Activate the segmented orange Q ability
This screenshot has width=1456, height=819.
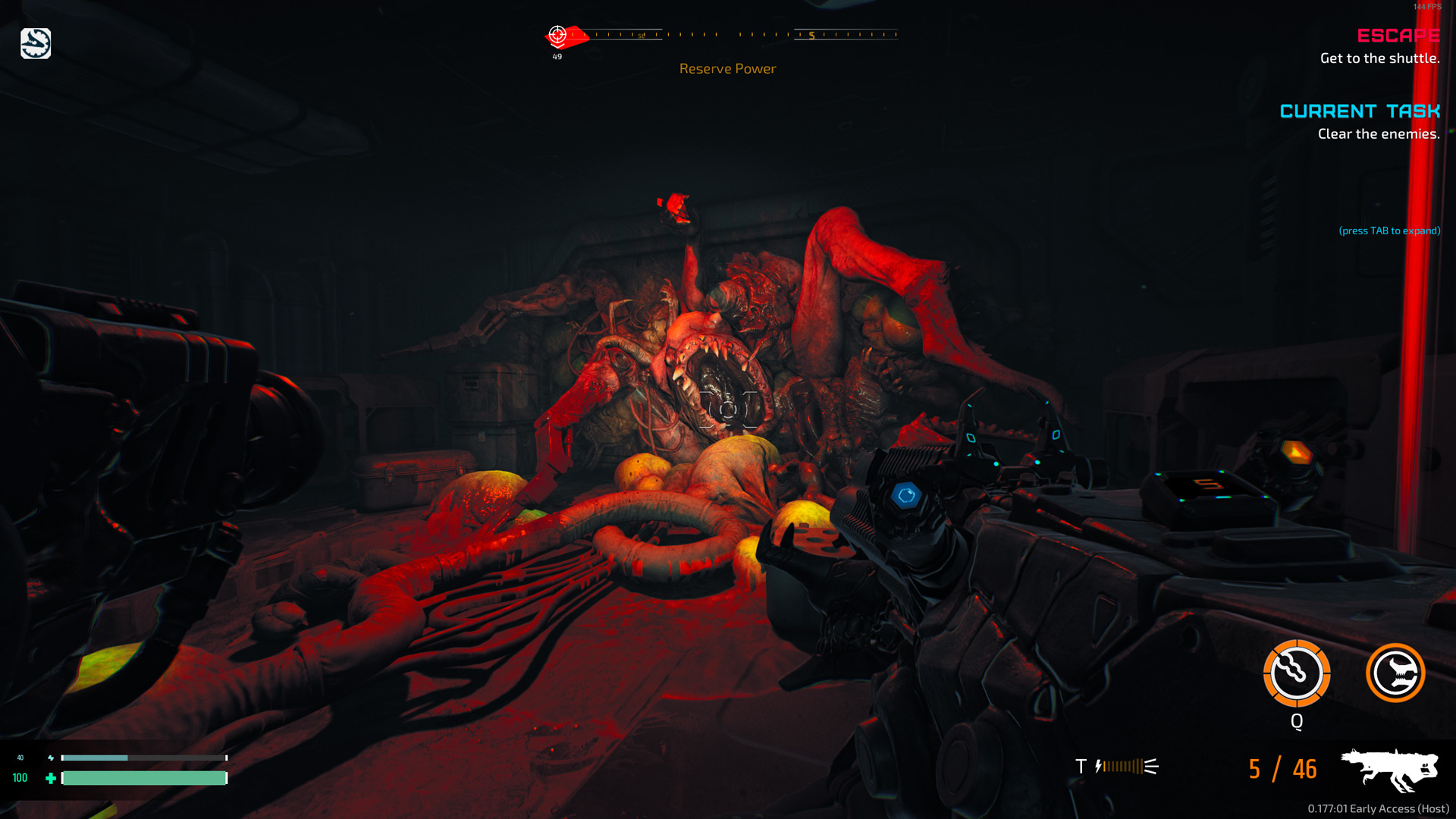1297,673
